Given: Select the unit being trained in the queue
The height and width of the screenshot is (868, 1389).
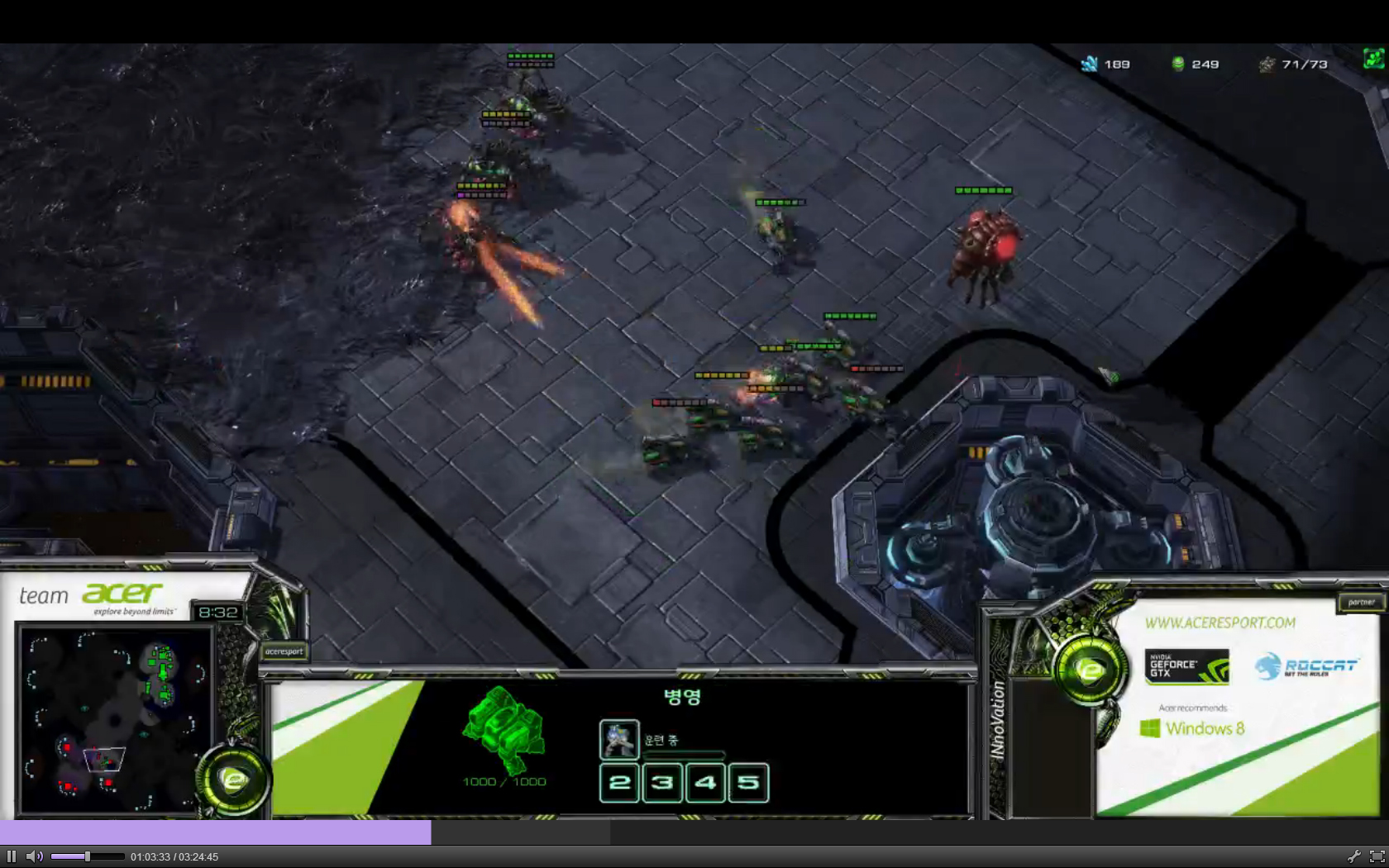Looking at the screenshot, I should coord(619,740).
